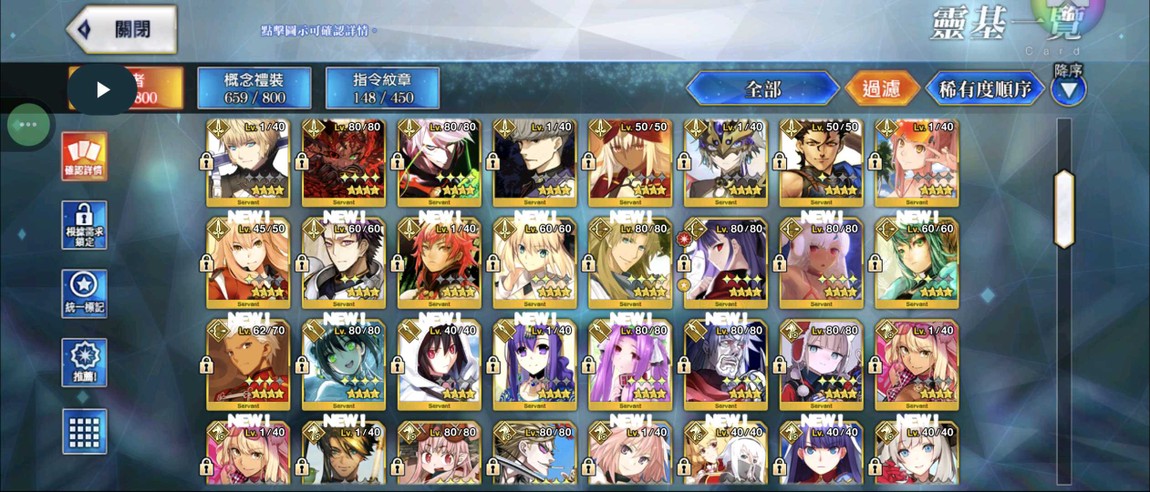Viewport: 1150px width, 492px height.
Task: Open the green three-dot overlay bubble
Action: click(28, 125)
